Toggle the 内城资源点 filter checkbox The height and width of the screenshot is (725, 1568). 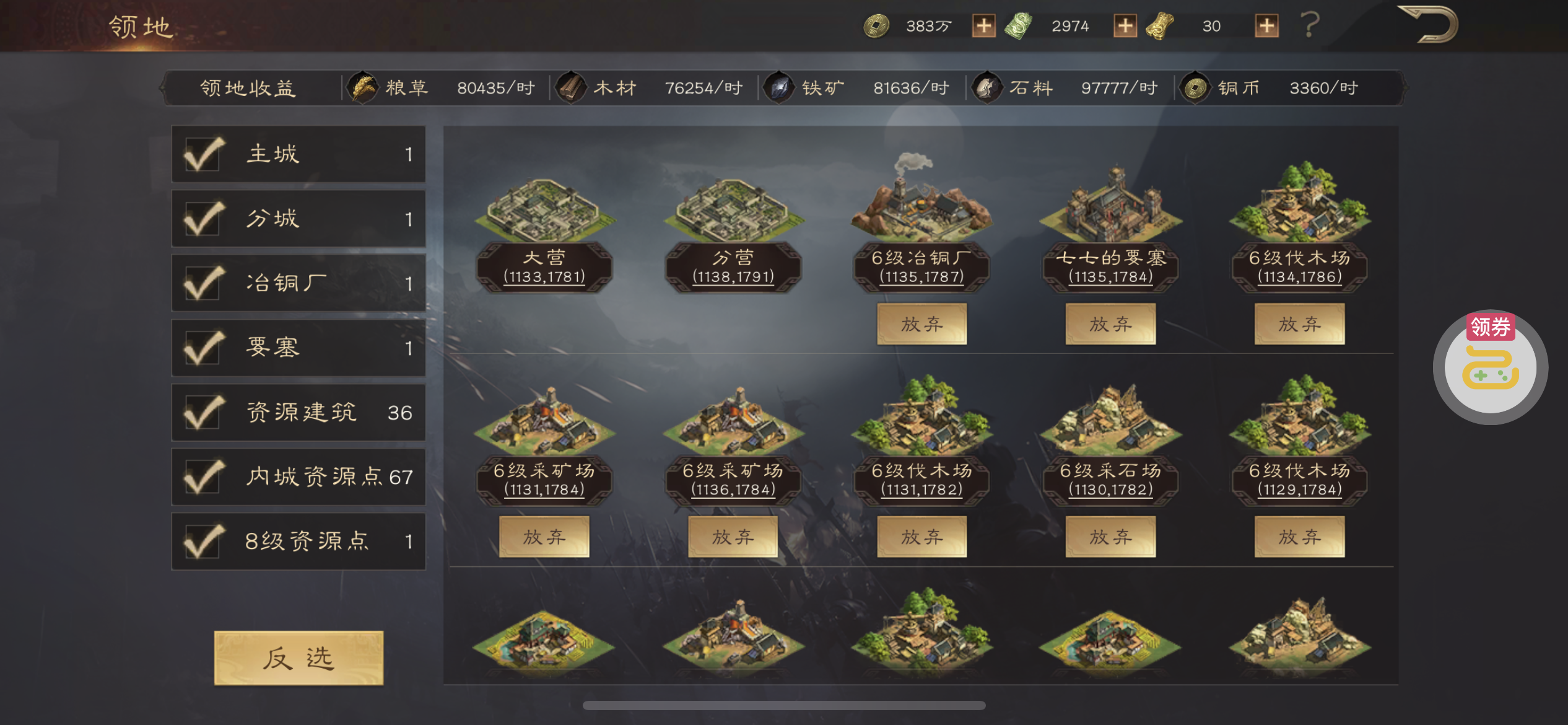(x=203, y=477)
